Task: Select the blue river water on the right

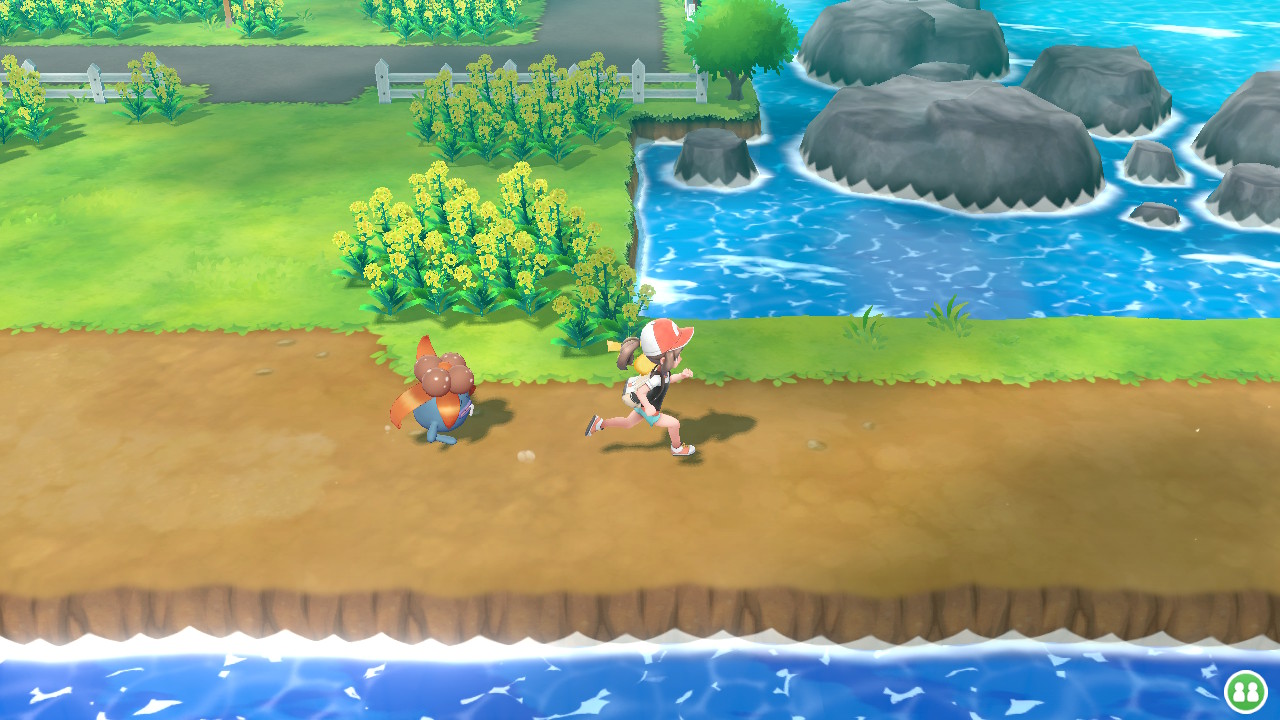Action: pyautogui.click(x=1000, y=260)
